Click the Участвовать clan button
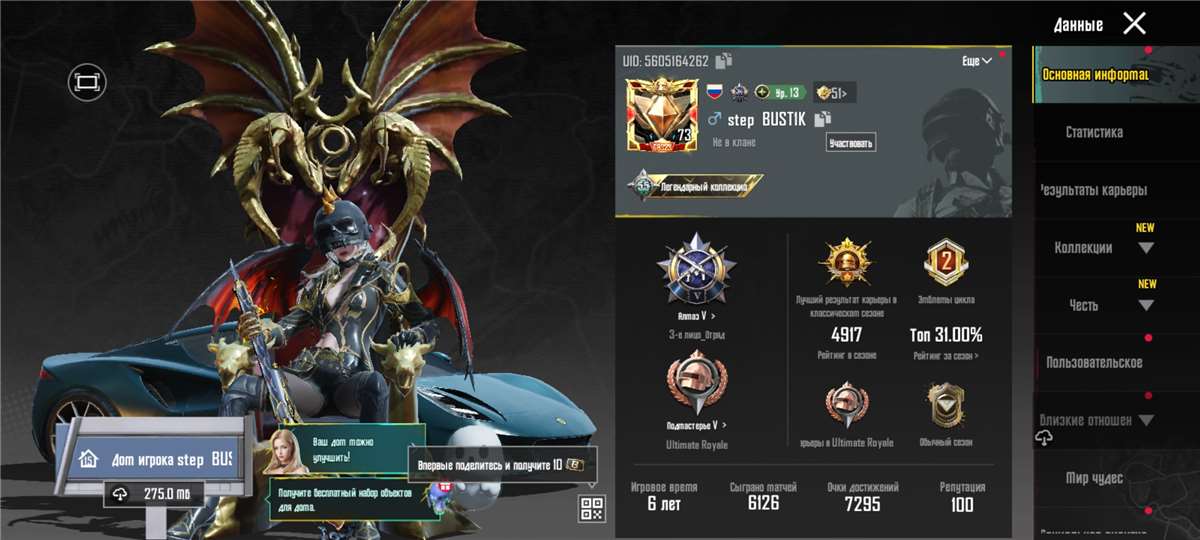 [851, 143]
